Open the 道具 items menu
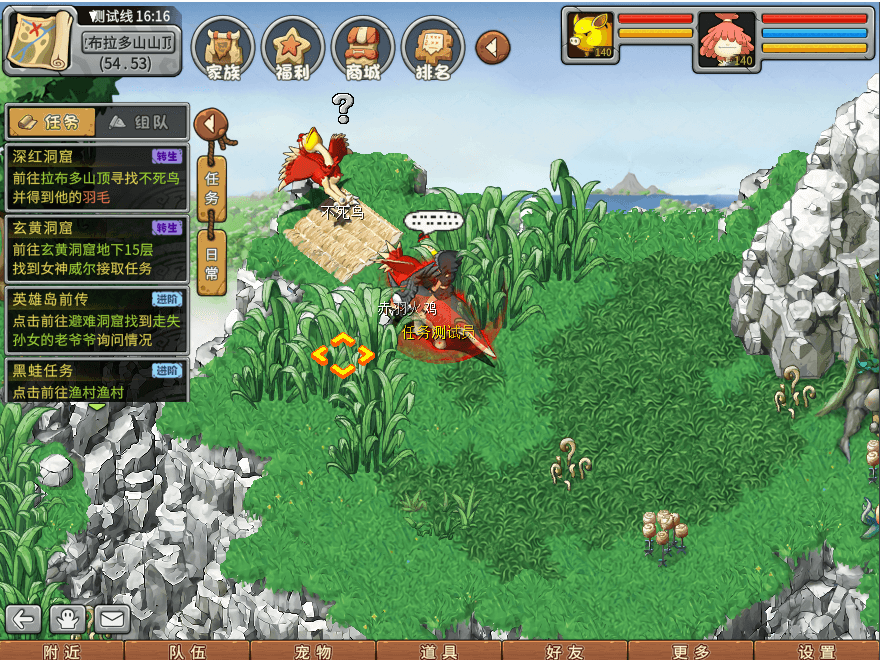 click(x=439, y=651)
